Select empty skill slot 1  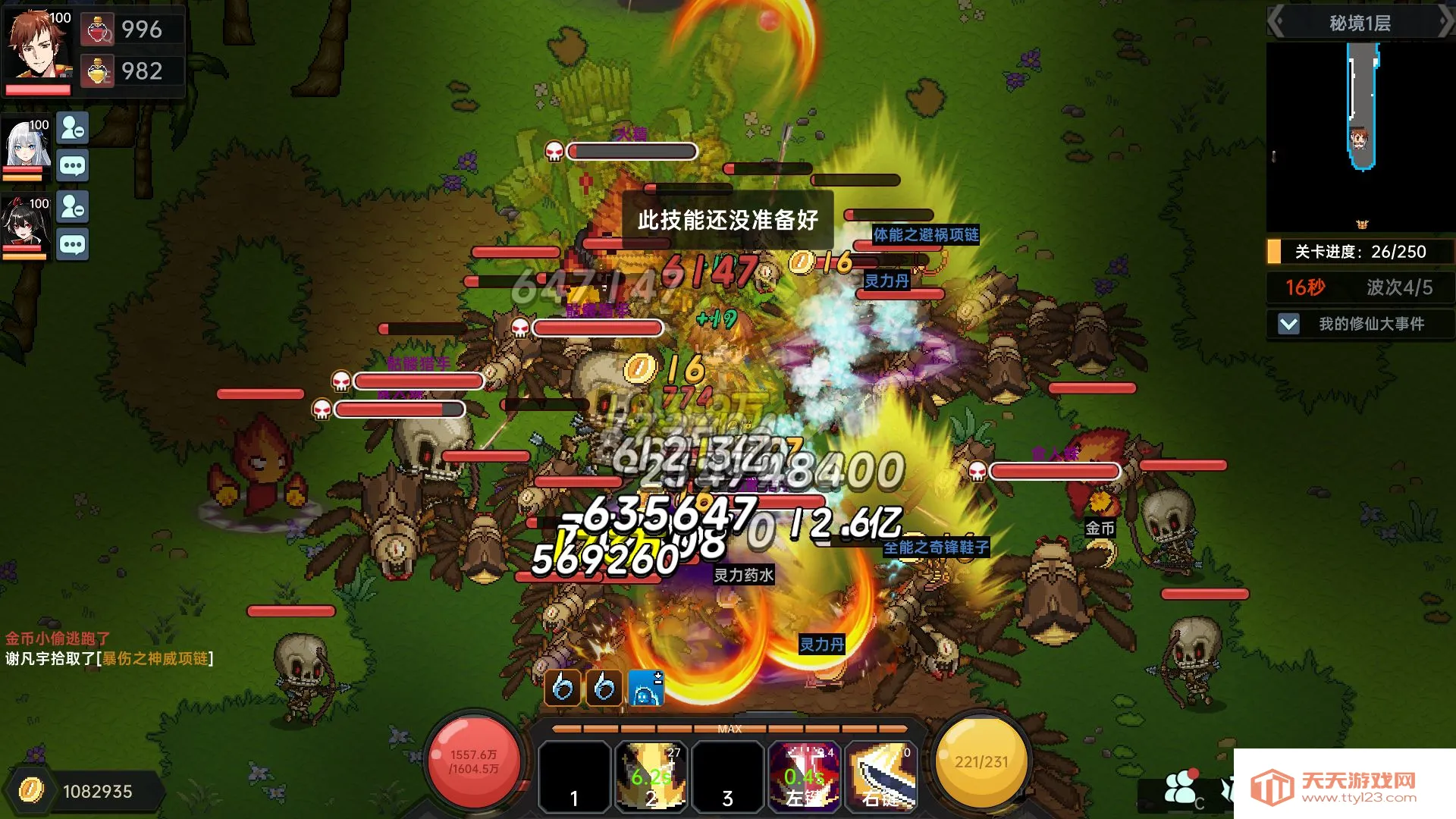[x=574, y=776]
